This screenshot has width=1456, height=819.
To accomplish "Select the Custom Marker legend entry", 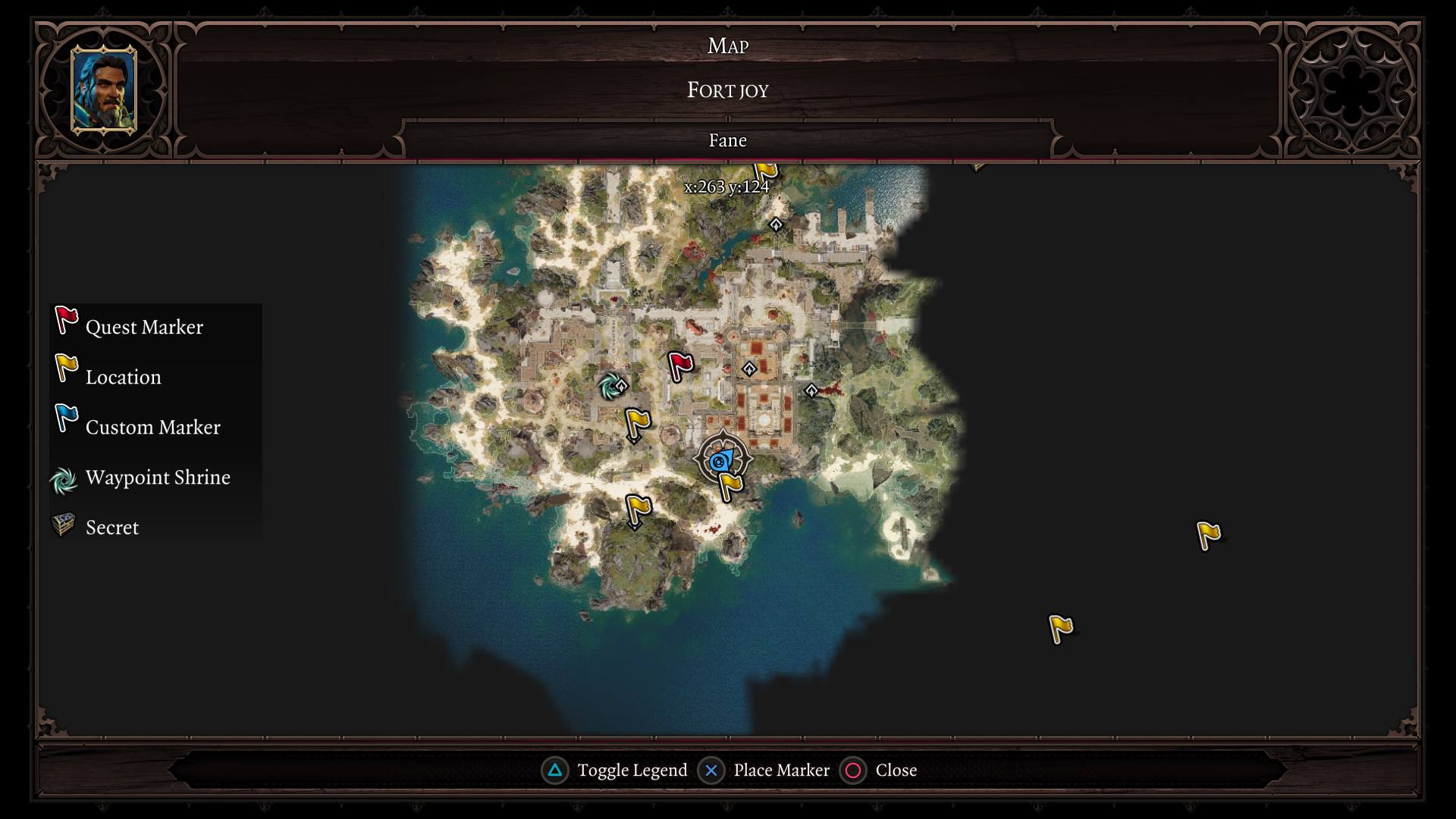I will click(x=152, y=427).
